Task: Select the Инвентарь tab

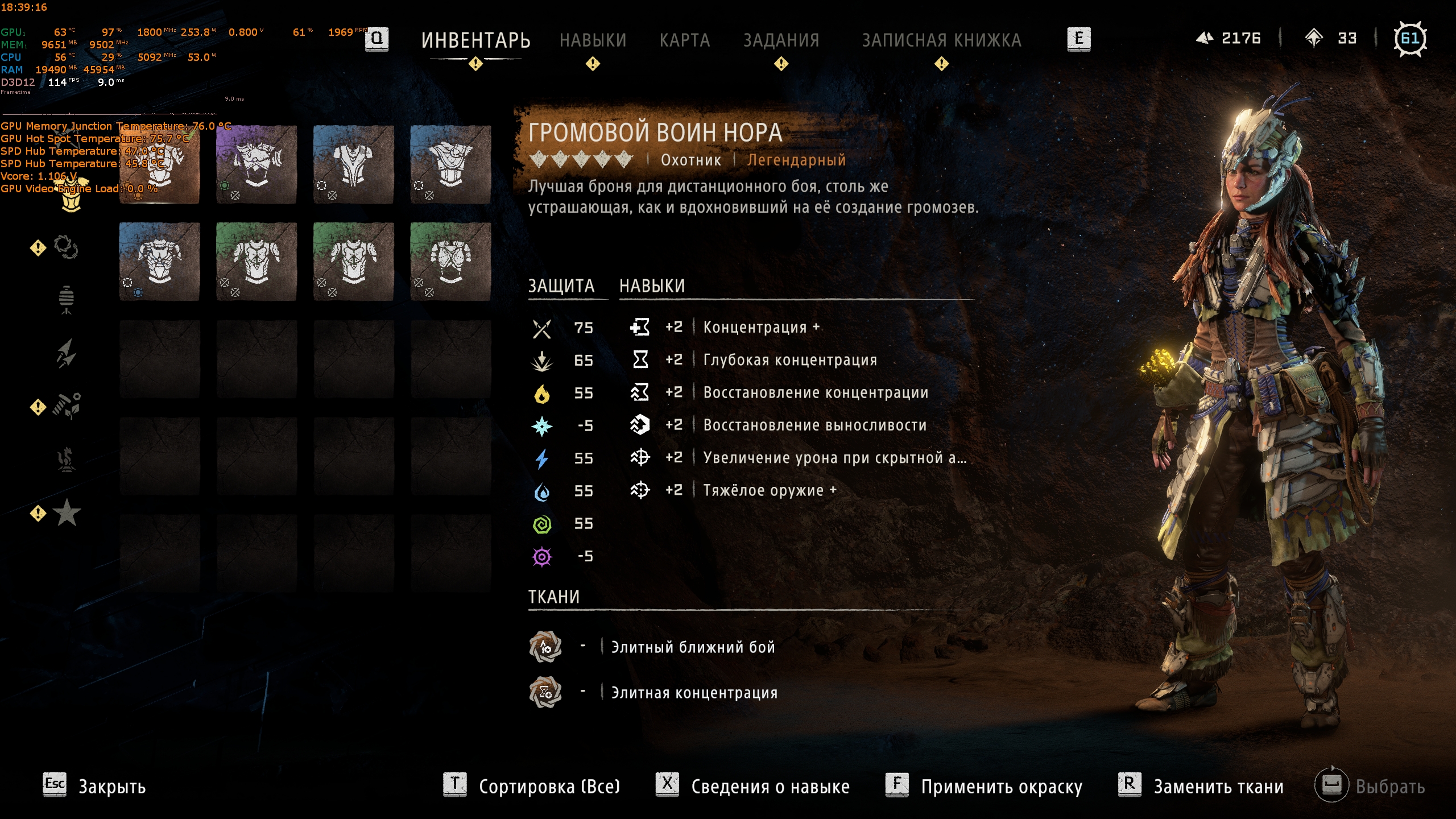Action: (x=475, y=40)
